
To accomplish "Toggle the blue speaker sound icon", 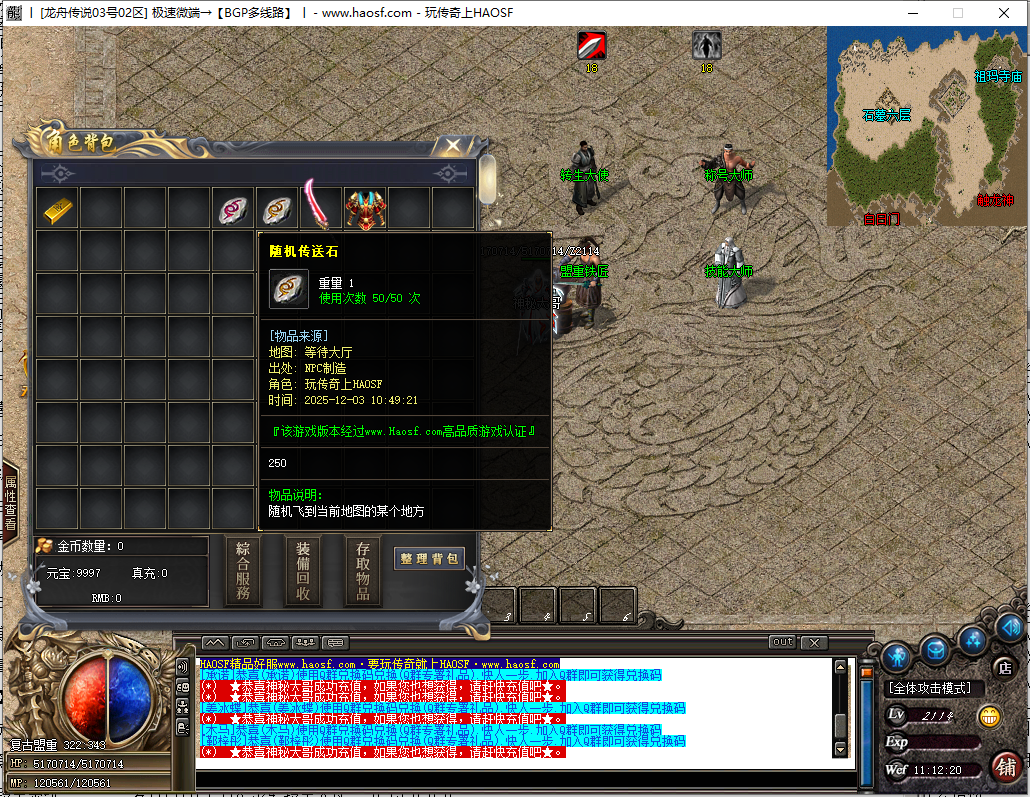I will (x=1008, y=627).
